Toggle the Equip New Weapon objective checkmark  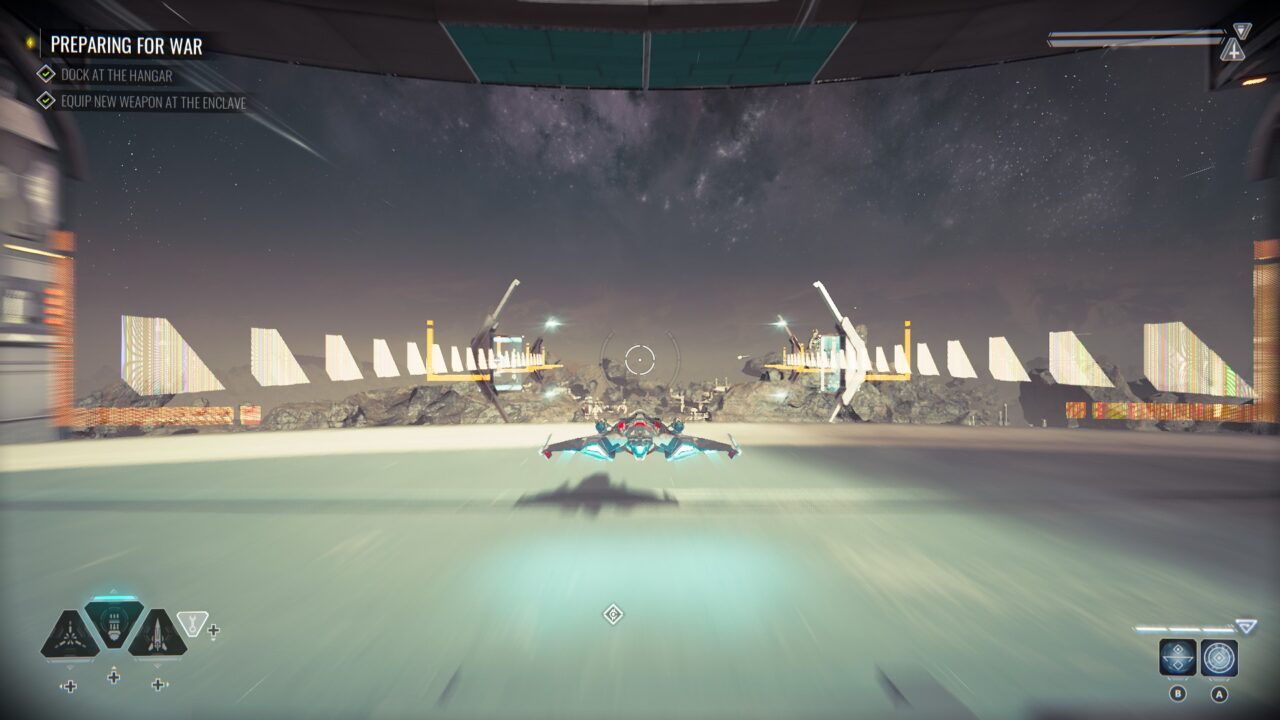pyautogui.click(x=45, y=101)
